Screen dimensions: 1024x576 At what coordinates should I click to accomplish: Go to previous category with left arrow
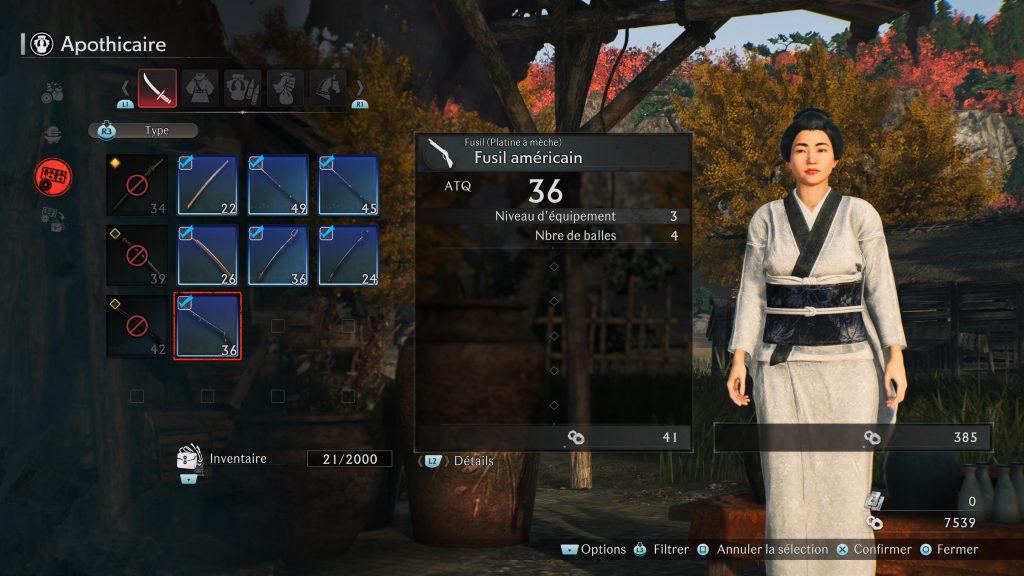pos(125,88)
